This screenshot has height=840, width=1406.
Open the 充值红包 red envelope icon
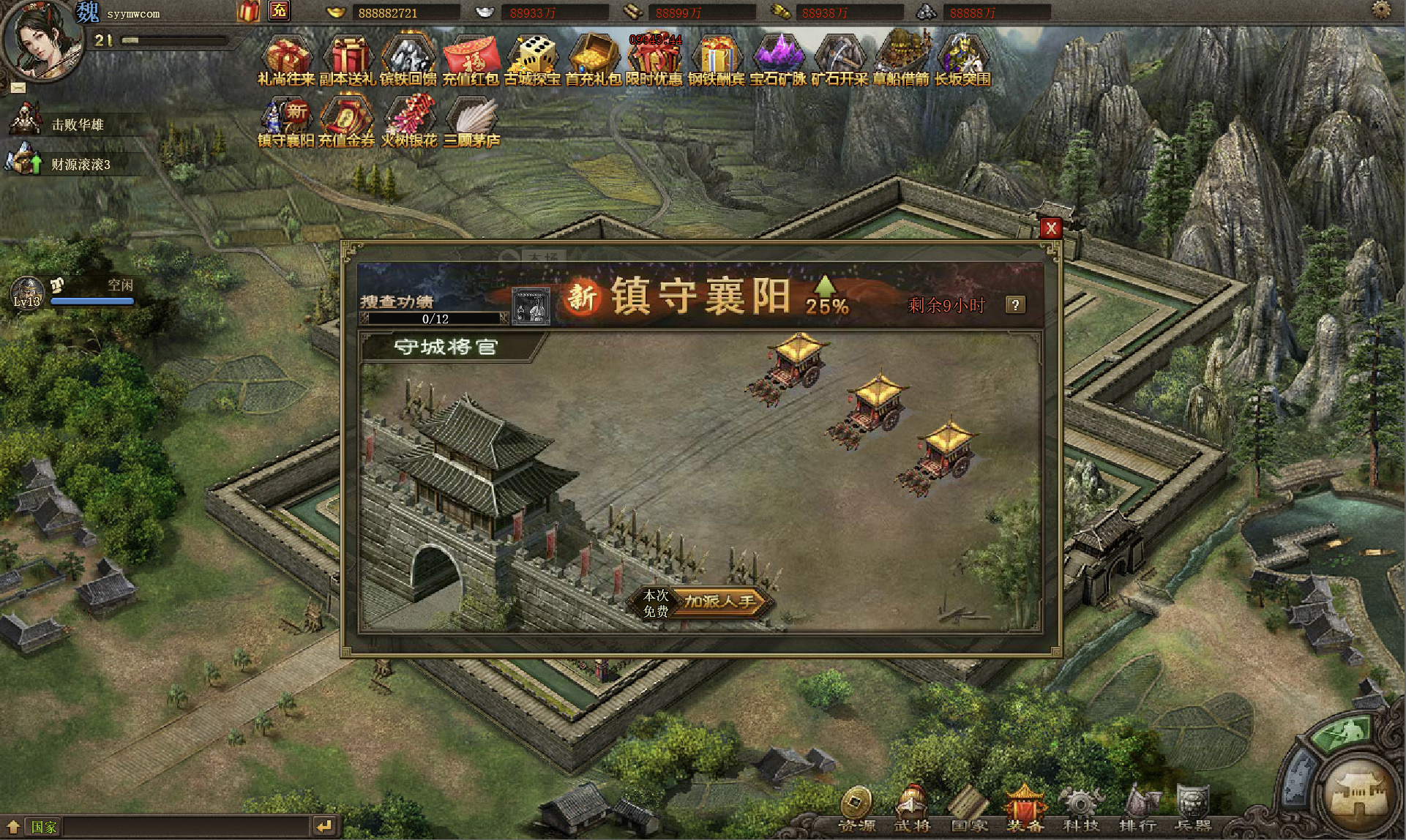[471, 58]
